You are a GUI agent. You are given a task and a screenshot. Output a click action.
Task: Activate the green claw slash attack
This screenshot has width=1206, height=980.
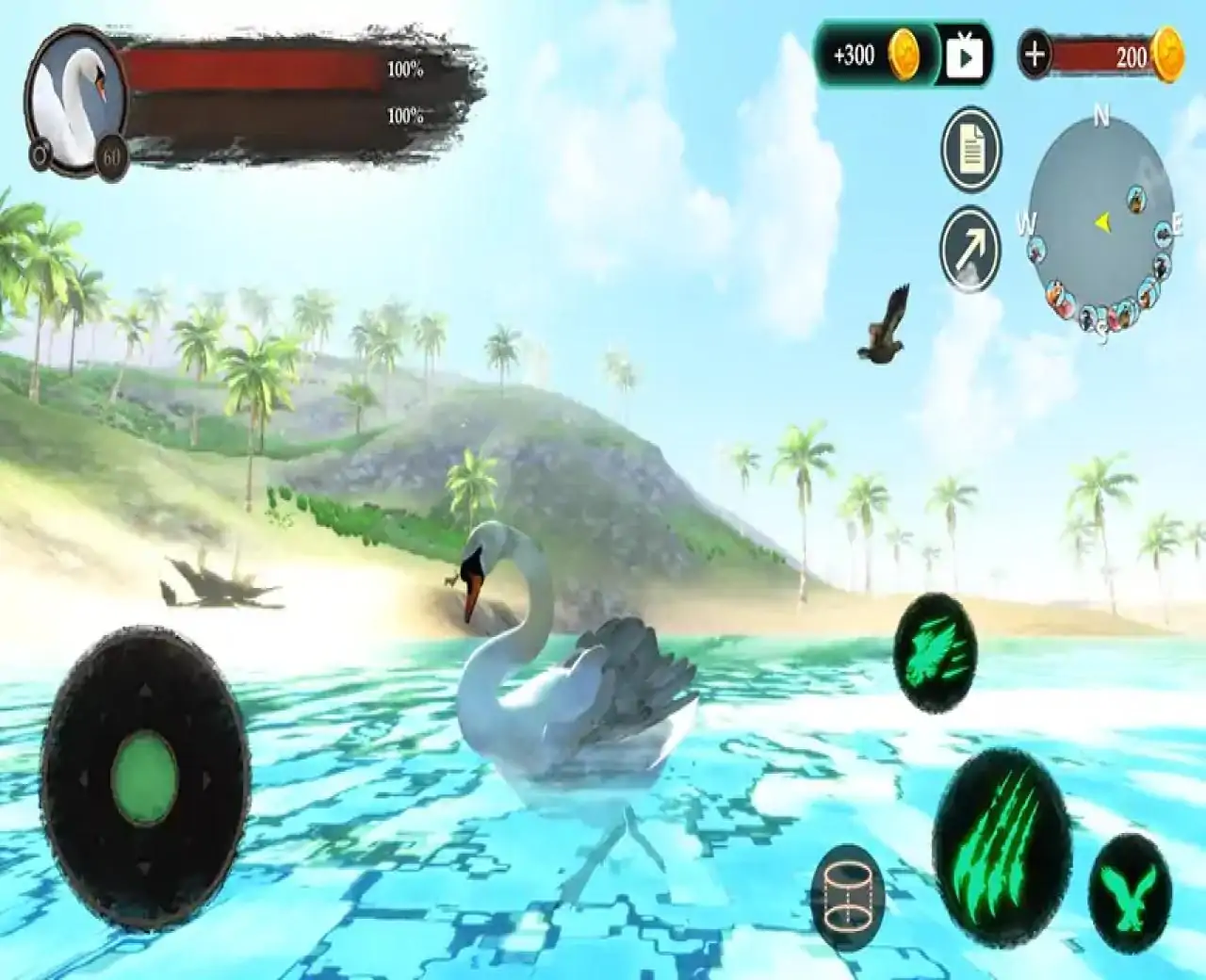click(1002, 818)
